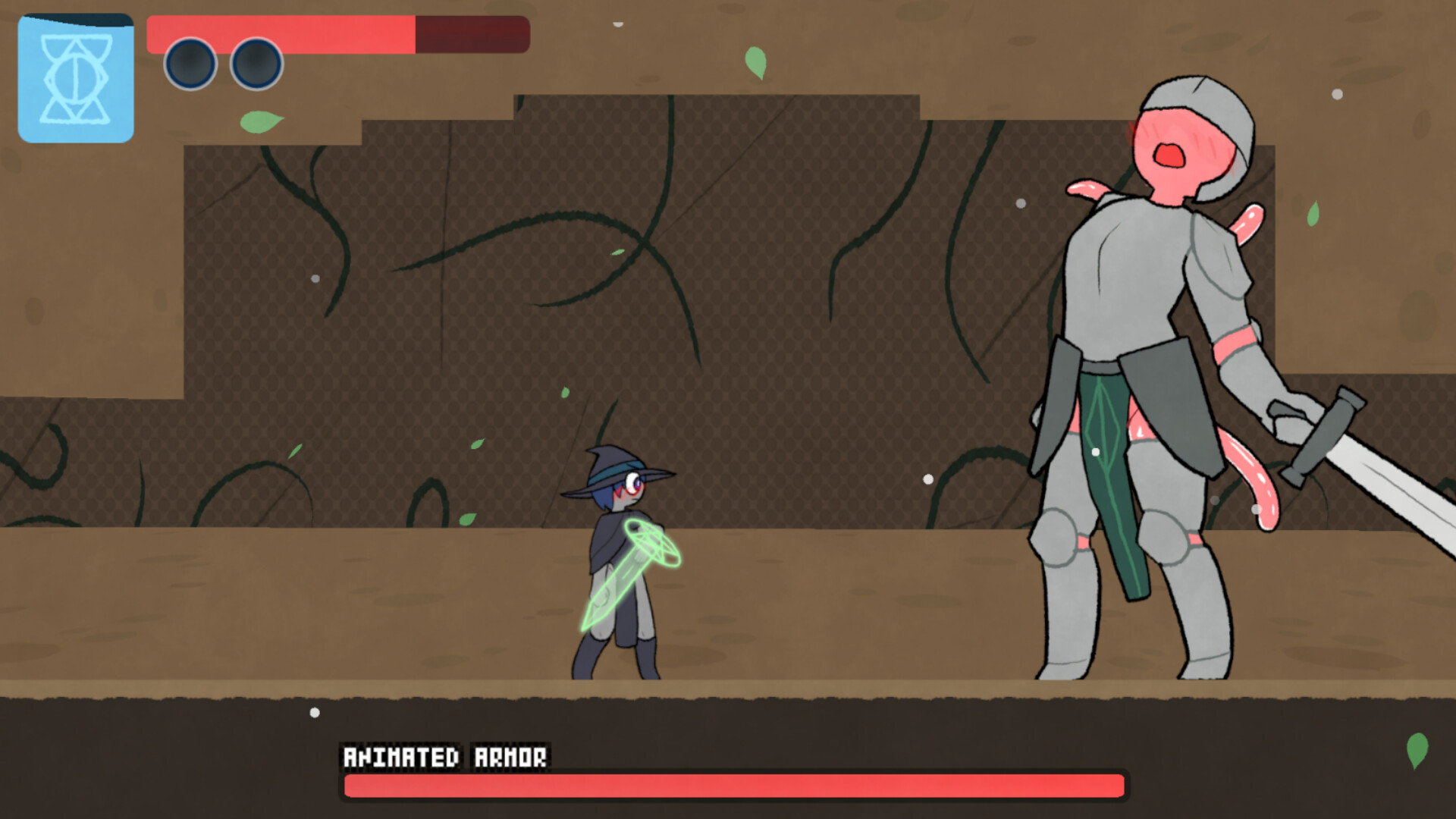
Task: Toggle the blue rune ability panel
Action: (75, 78)
